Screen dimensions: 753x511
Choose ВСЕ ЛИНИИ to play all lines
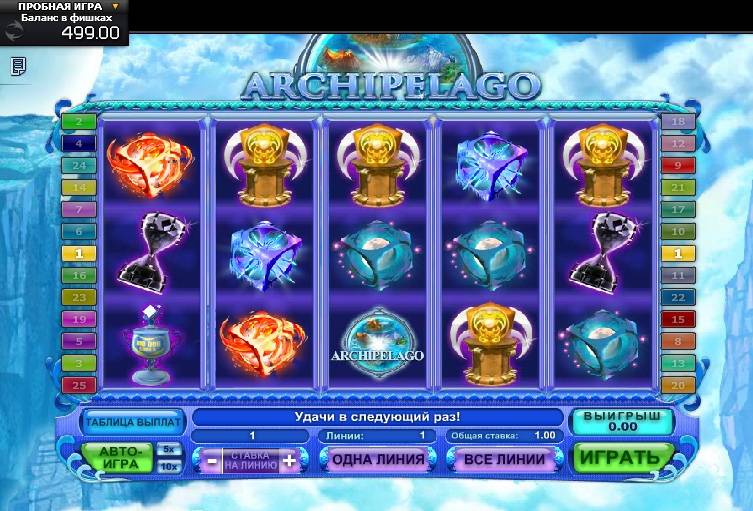point(505,459)
